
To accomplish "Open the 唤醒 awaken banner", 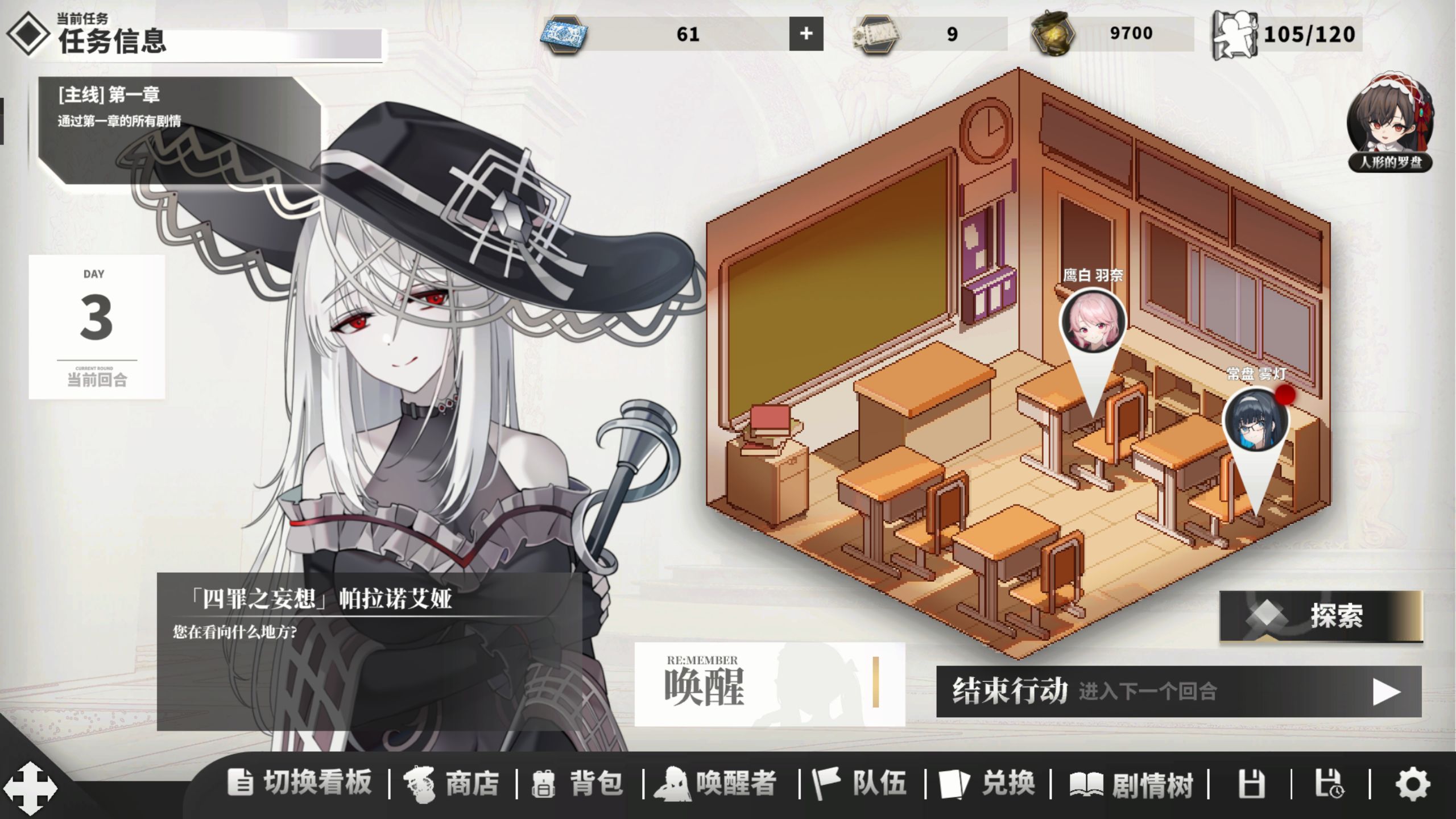I will tap(769, 684).
